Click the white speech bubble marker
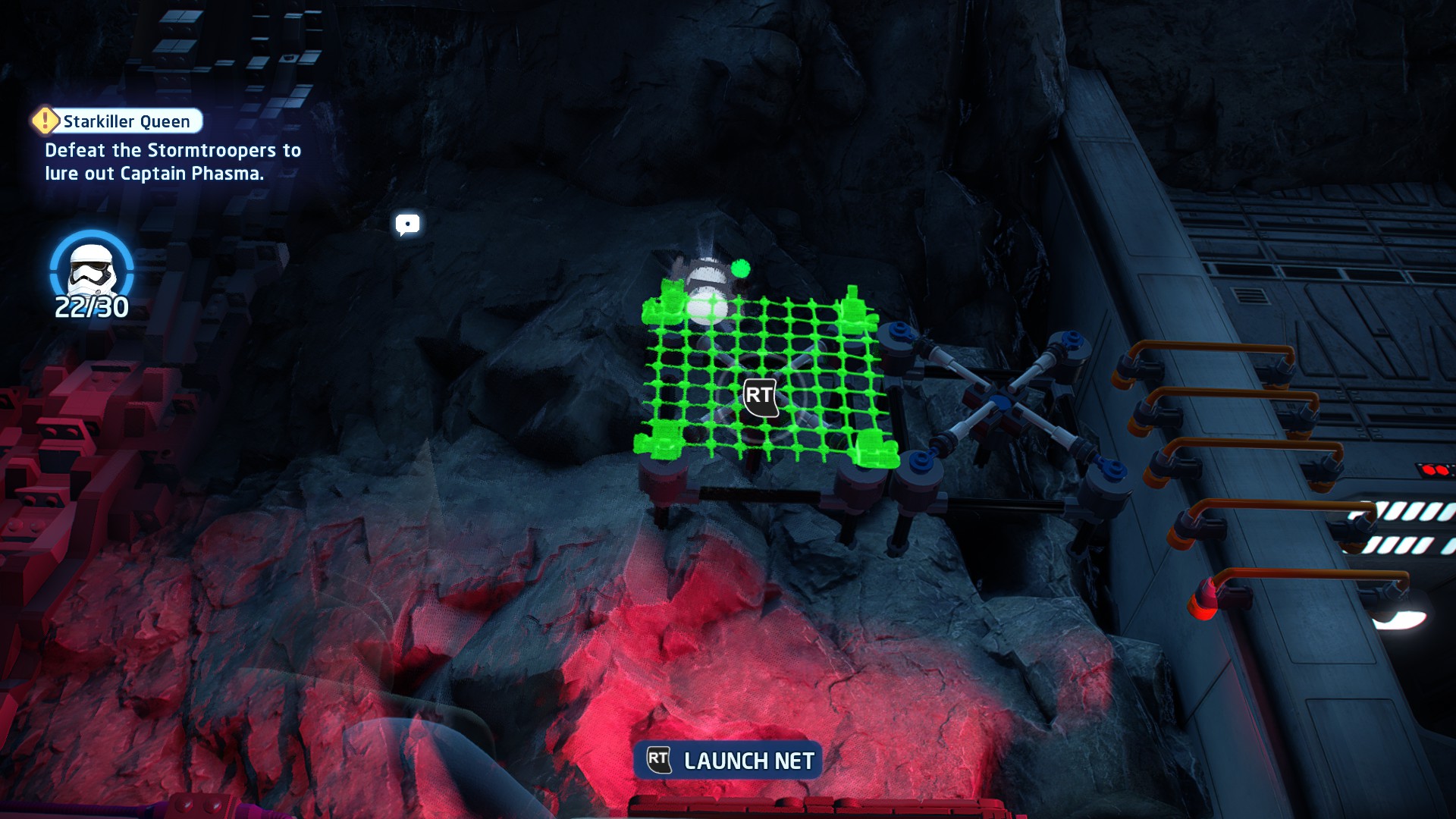Viewport: 1456px width, 819px height. 407,224
